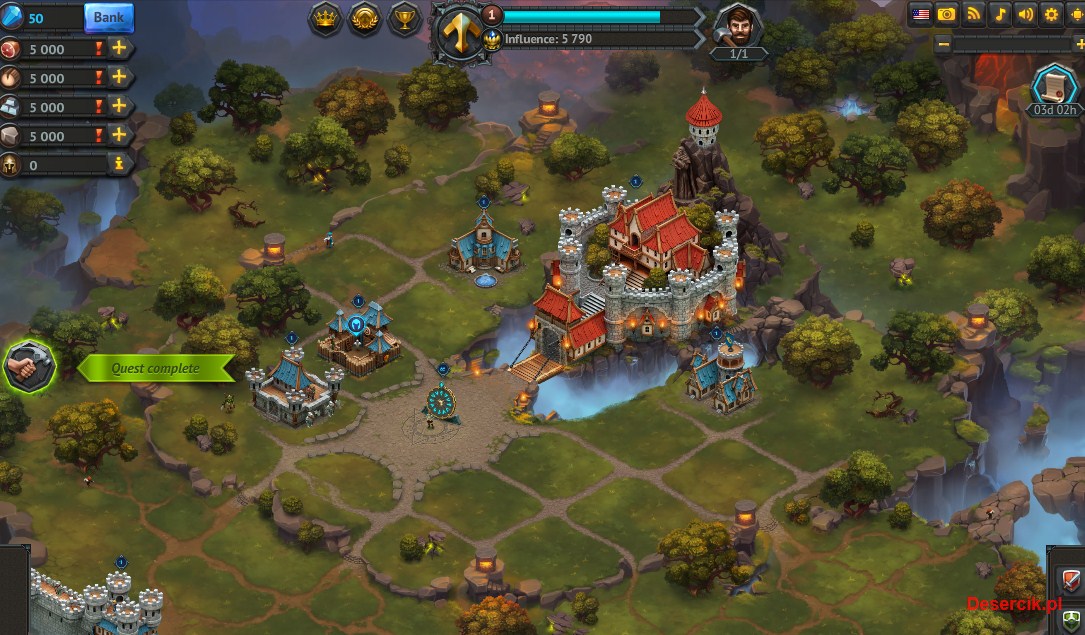
Task: Show army info next to the helmet counter
Action: tap(119, 165)
